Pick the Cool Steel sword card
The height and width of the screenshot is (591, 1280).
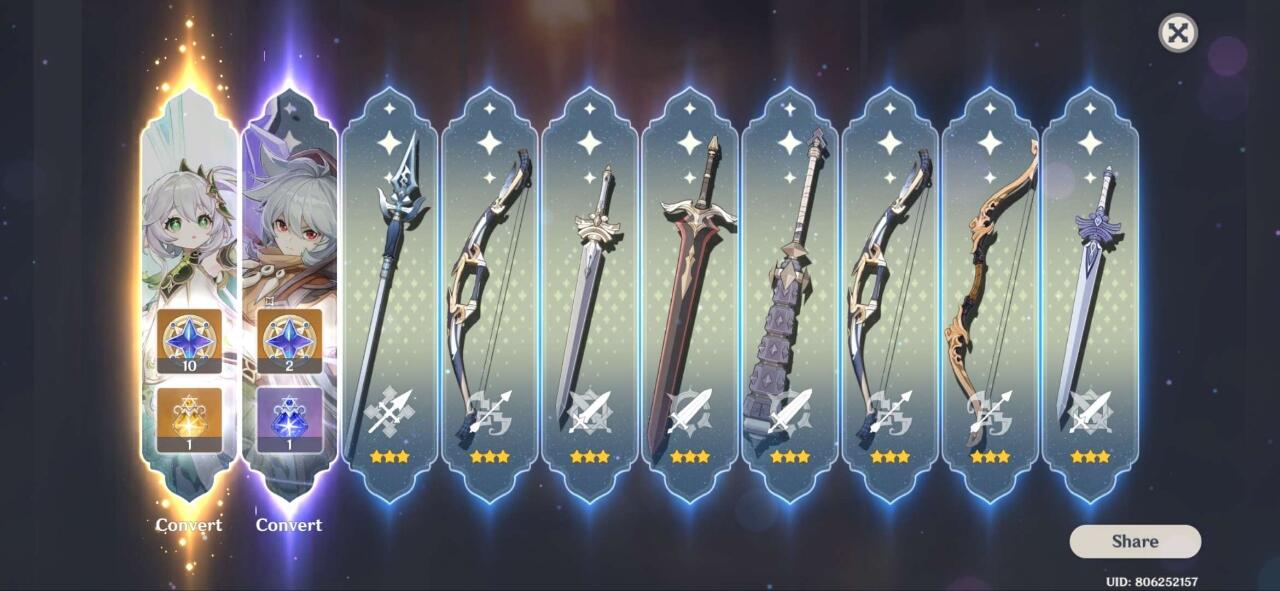coord(1089,290)
